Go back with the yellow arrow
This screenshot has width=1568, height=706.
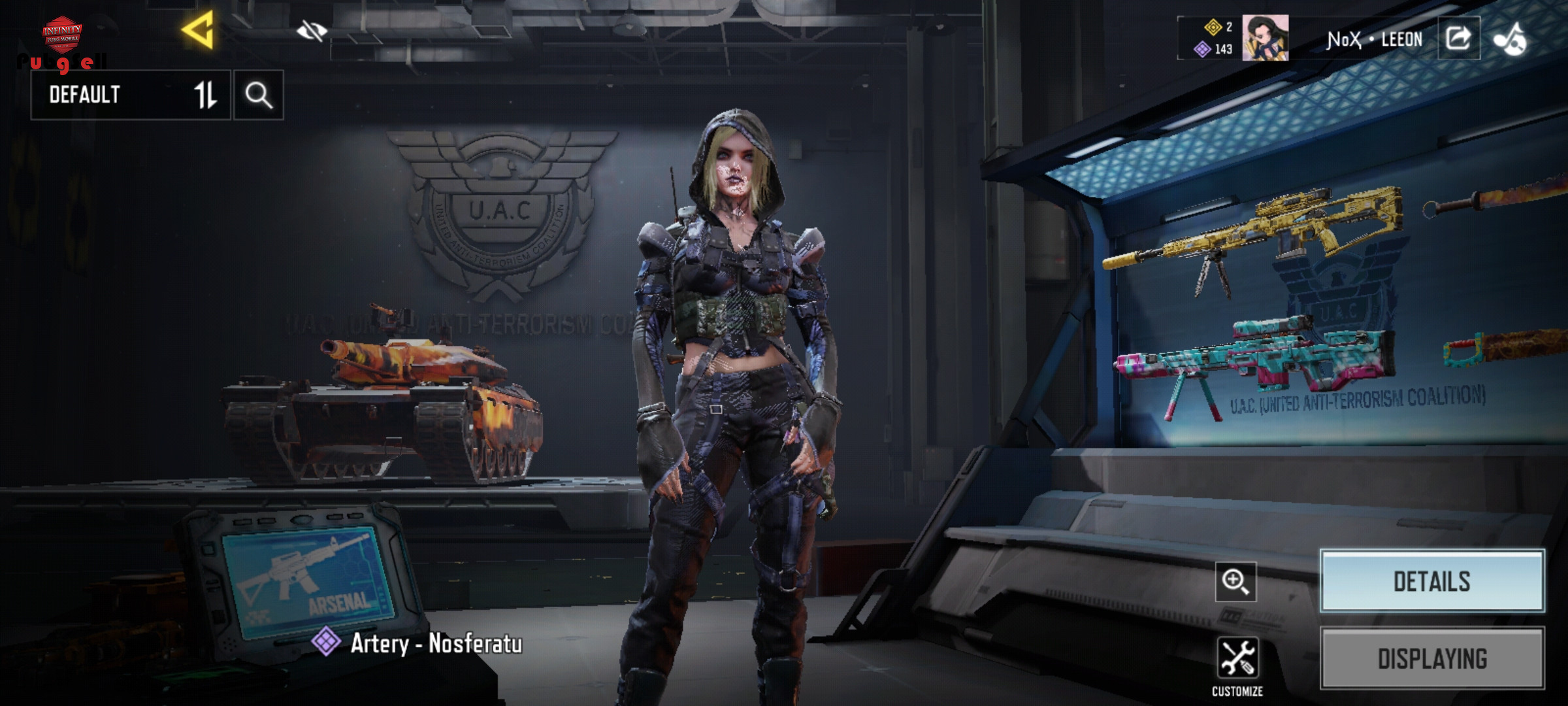click(198, 30)
